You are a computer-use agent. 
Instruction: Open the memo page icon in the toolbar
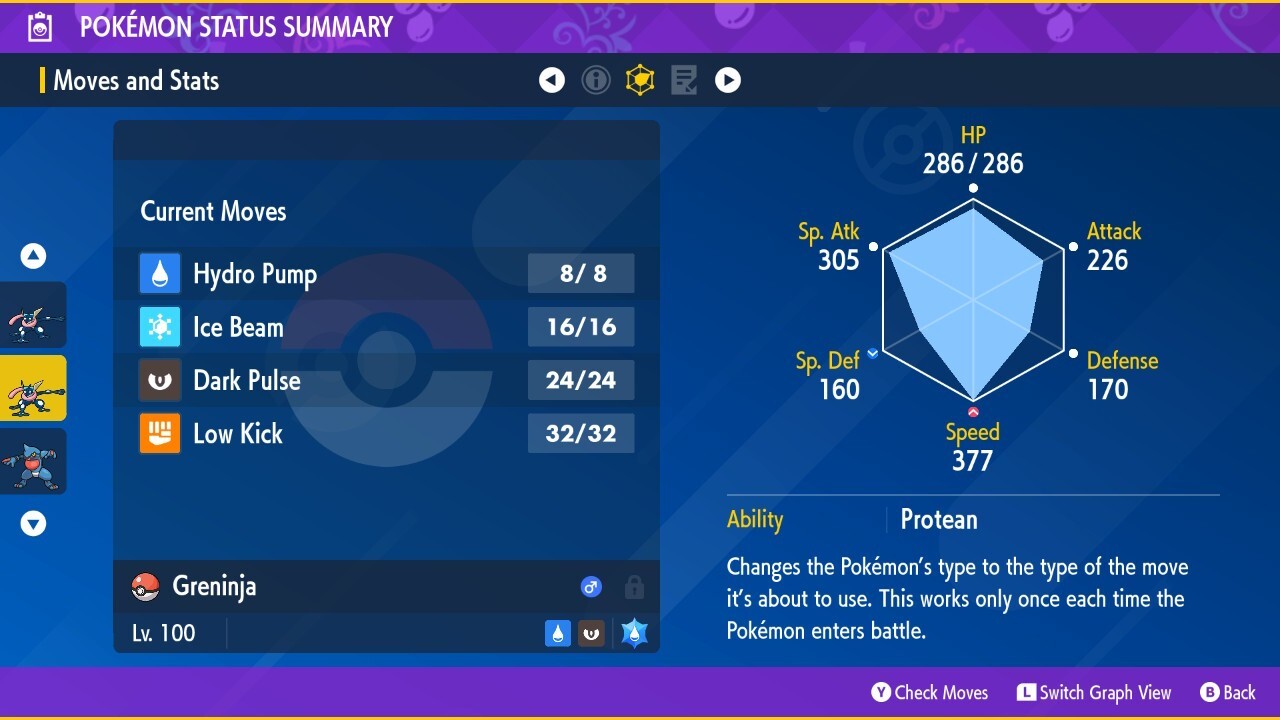pos(684,80)
